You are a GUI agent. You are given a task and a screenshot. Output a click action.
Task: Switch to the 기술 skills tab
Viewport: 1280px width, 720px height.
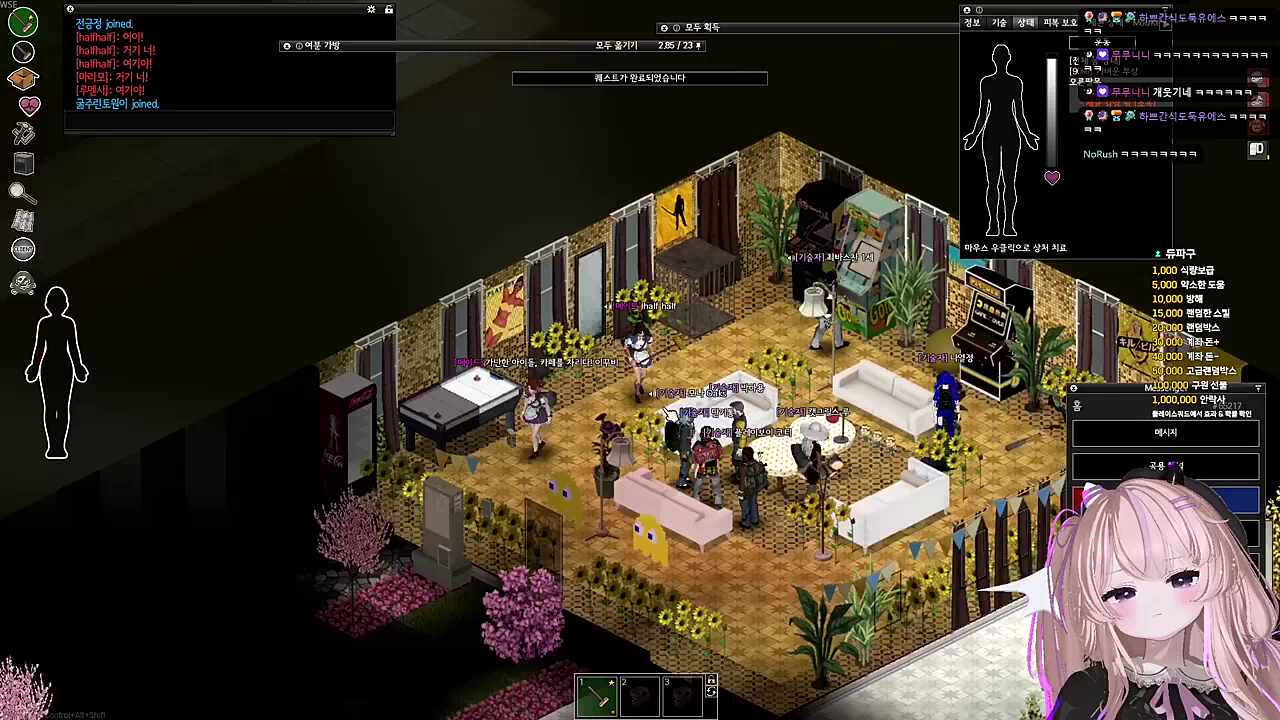[999, 23]
